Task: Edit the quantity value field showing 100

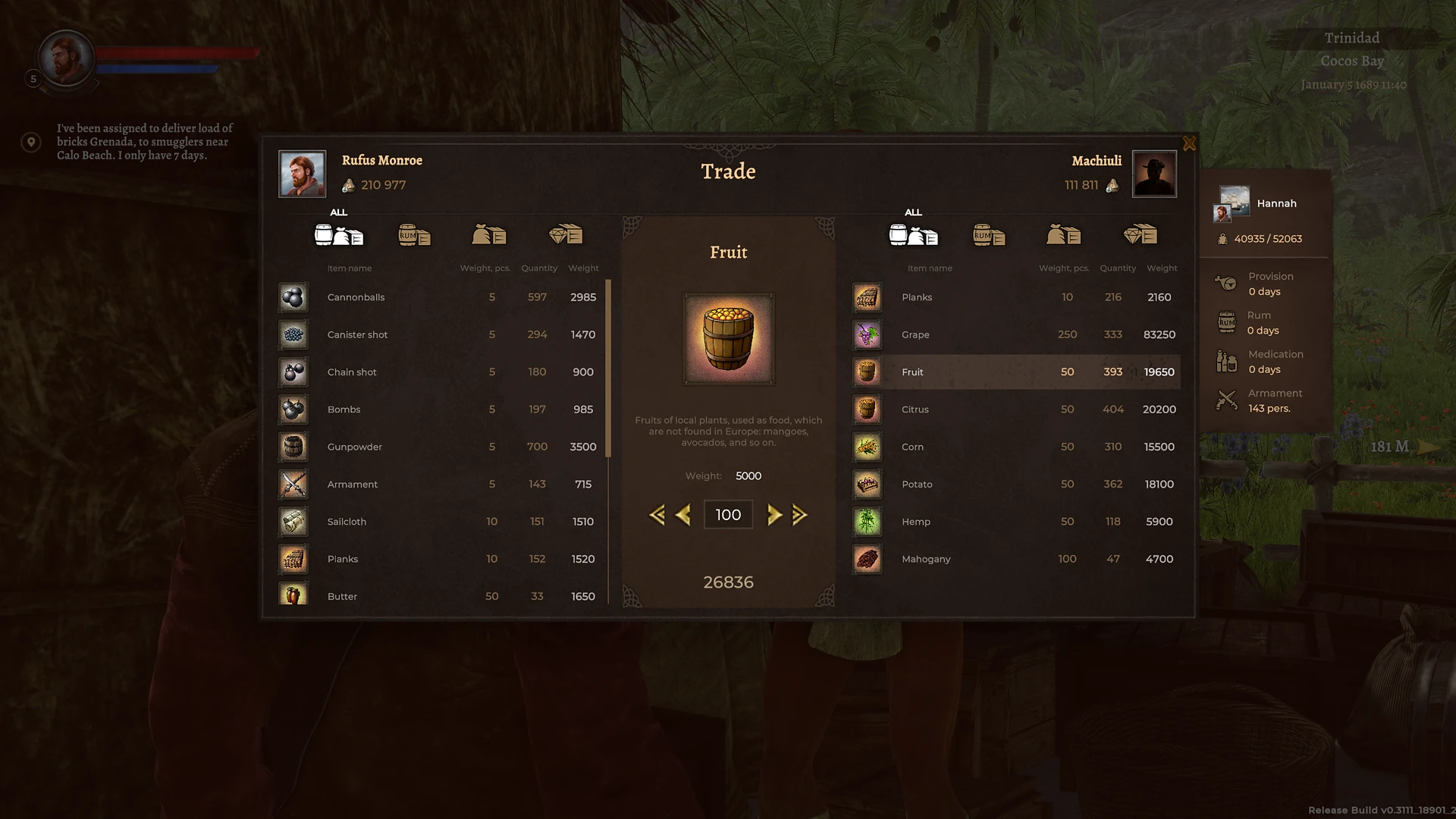Action: coord(727,514)
